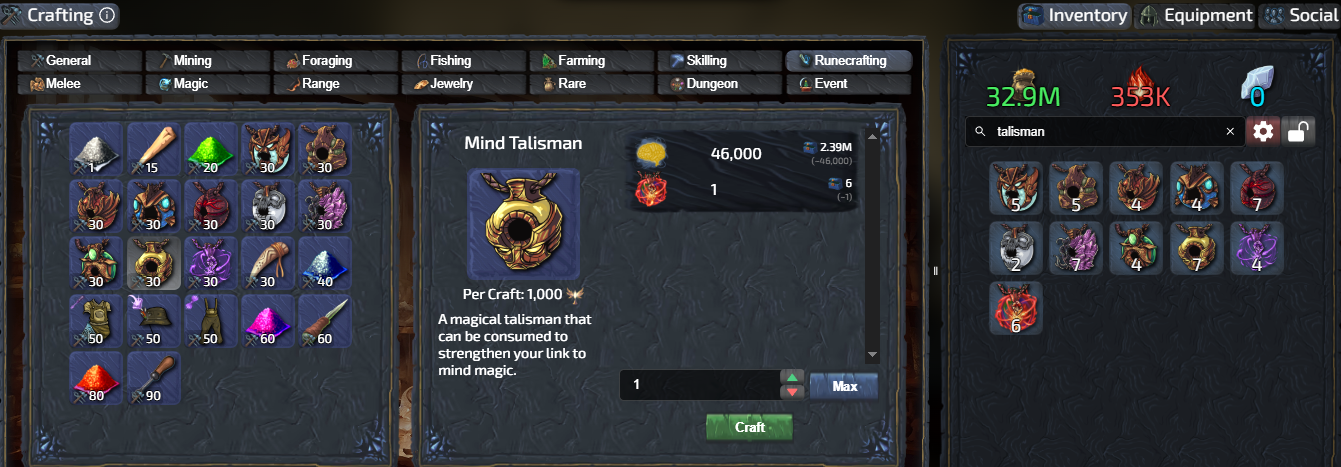Screen dimensions: 1341x467
Task: Show the Crafting info tooltip icon
Action: pos(108,15)
